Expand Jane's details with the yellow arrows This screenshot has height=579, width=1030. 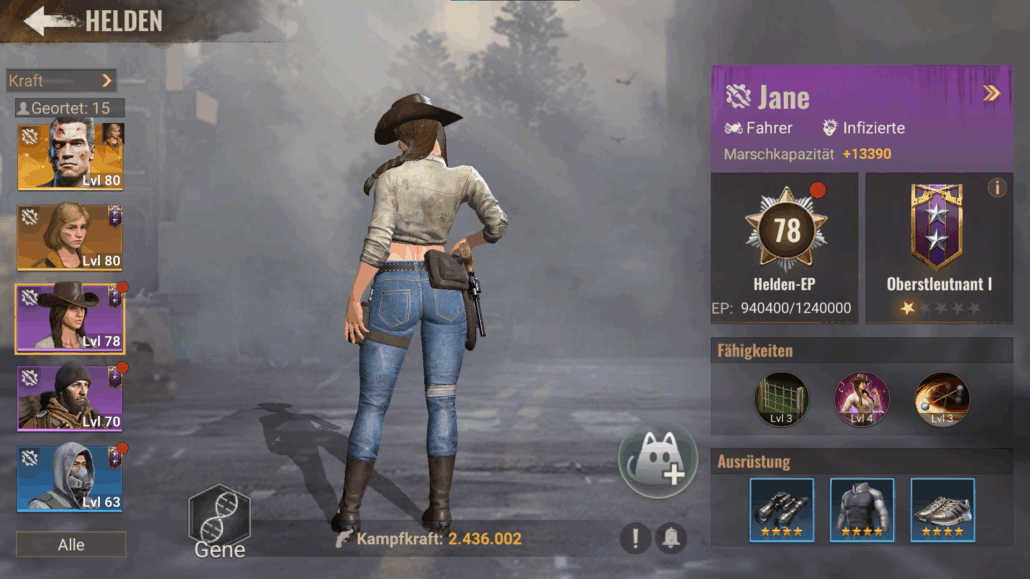991,94
